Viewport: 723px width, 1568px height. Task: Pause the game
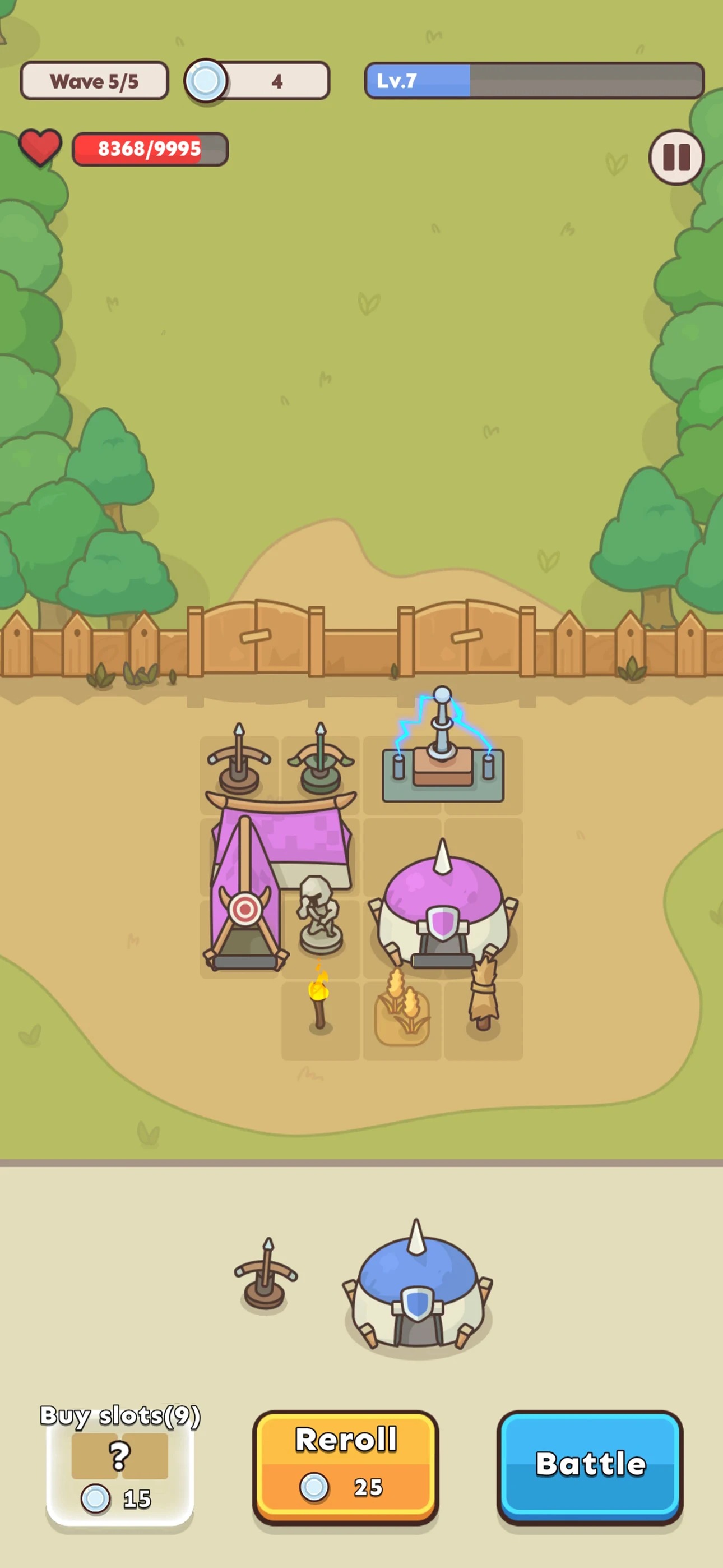tap(675, 158)
